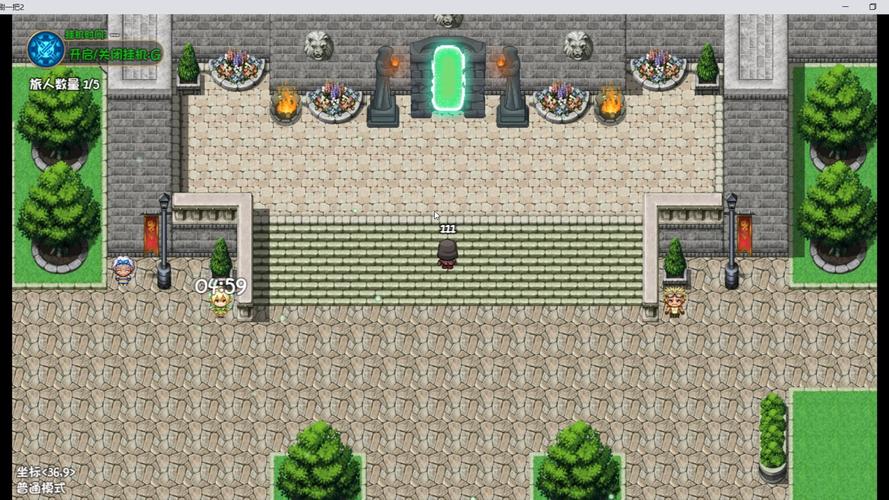Image resolution: width=889 pixels, height=500 pixels.
Task: Click the blue crossed-swords auto-battle icon
Action: coord(45,48)
